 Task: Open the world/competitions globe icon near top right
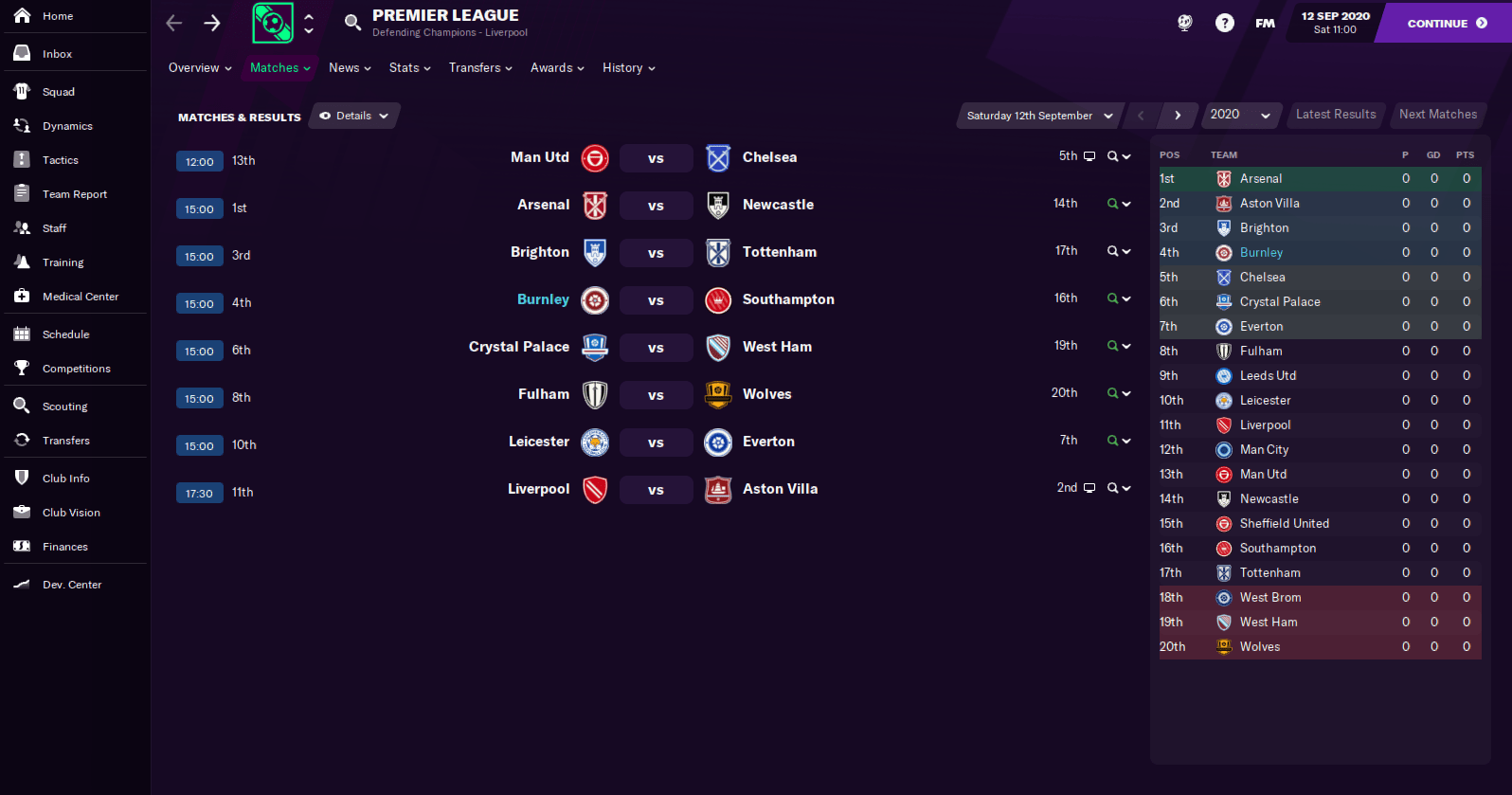pyautogui.click(x=1184, y=22)
